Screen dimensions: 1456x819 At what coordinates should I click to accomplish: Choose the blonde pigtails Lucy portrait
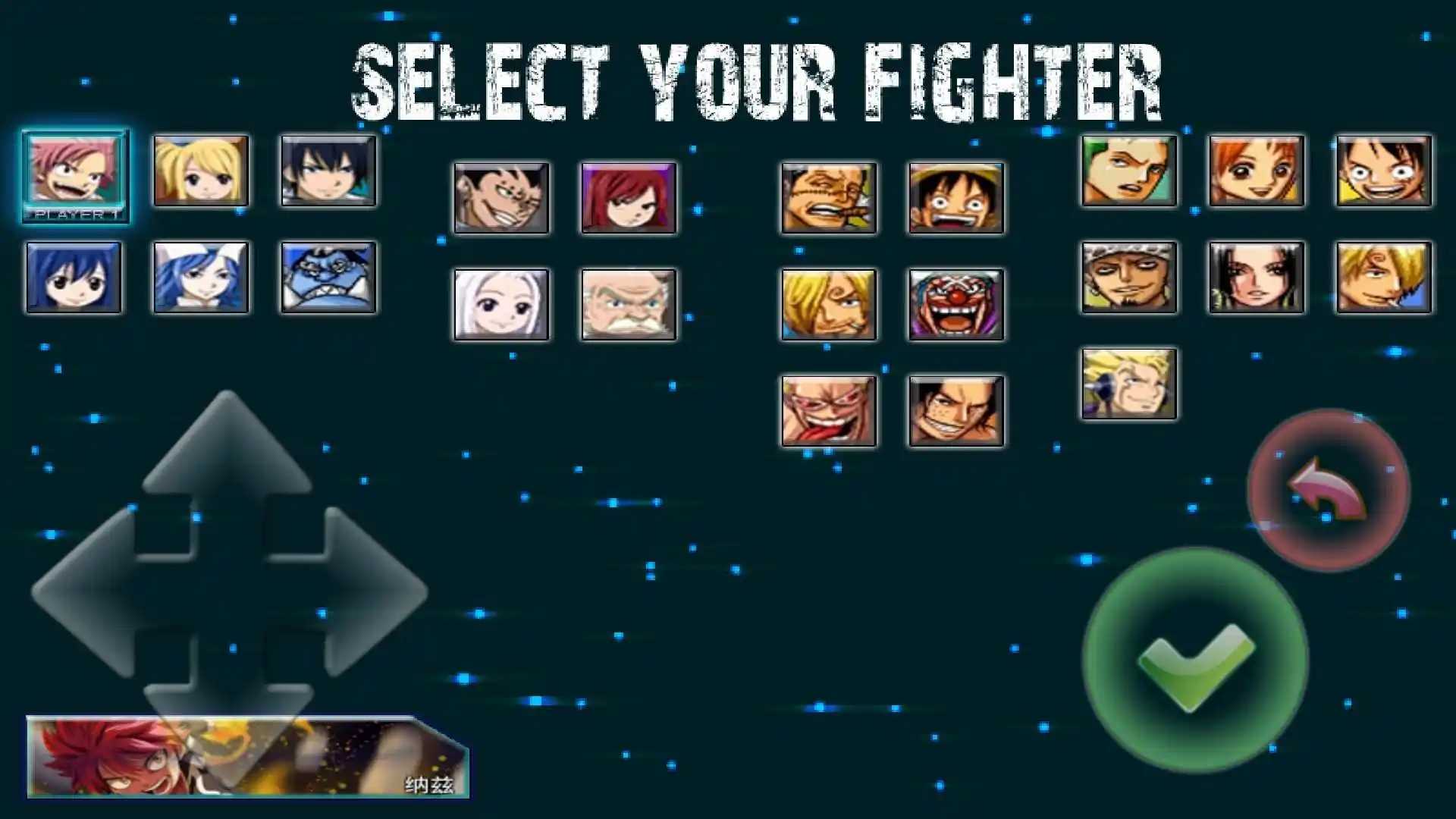pos(201,171)
